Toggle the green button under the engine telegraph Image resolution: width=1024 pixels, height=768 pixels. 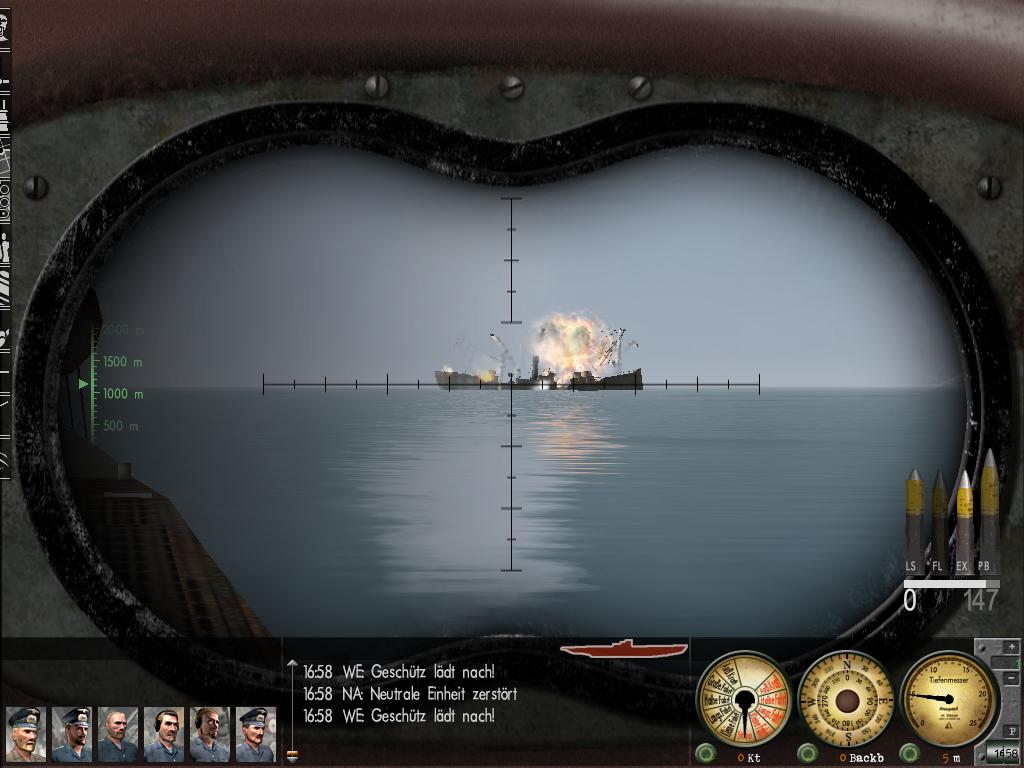[706, 753]
